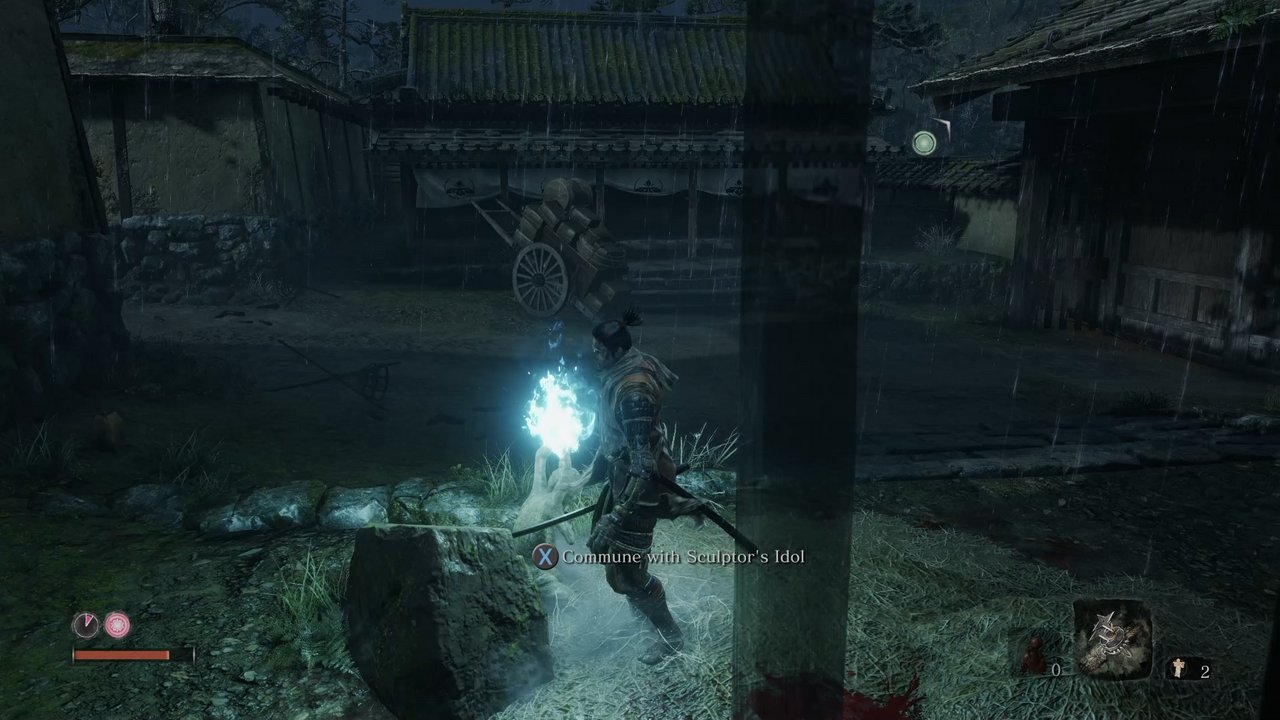Click the fully charged pink resurrection node

[x=118, y=626]
